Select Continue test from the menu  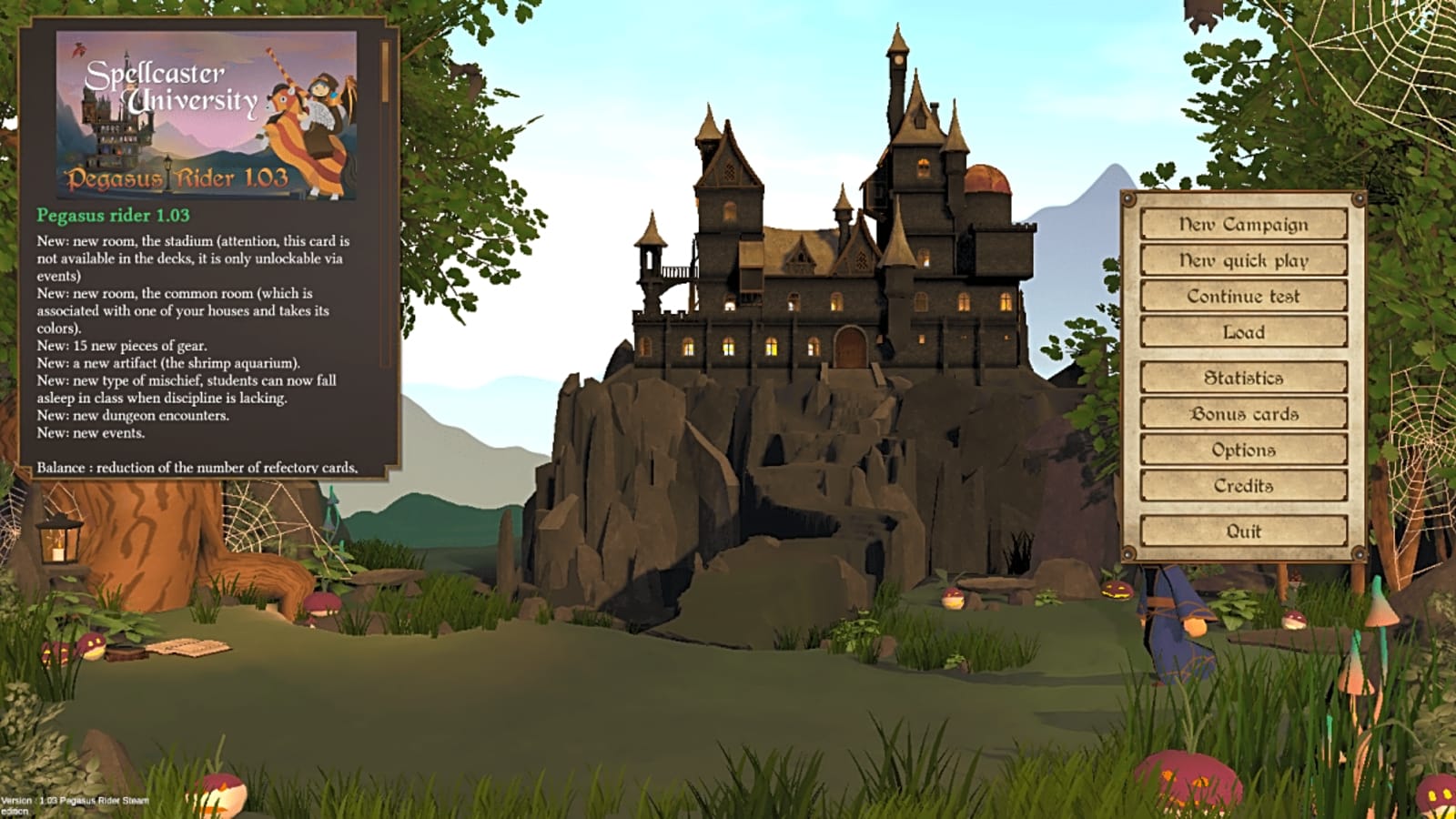click(1242, 296)
